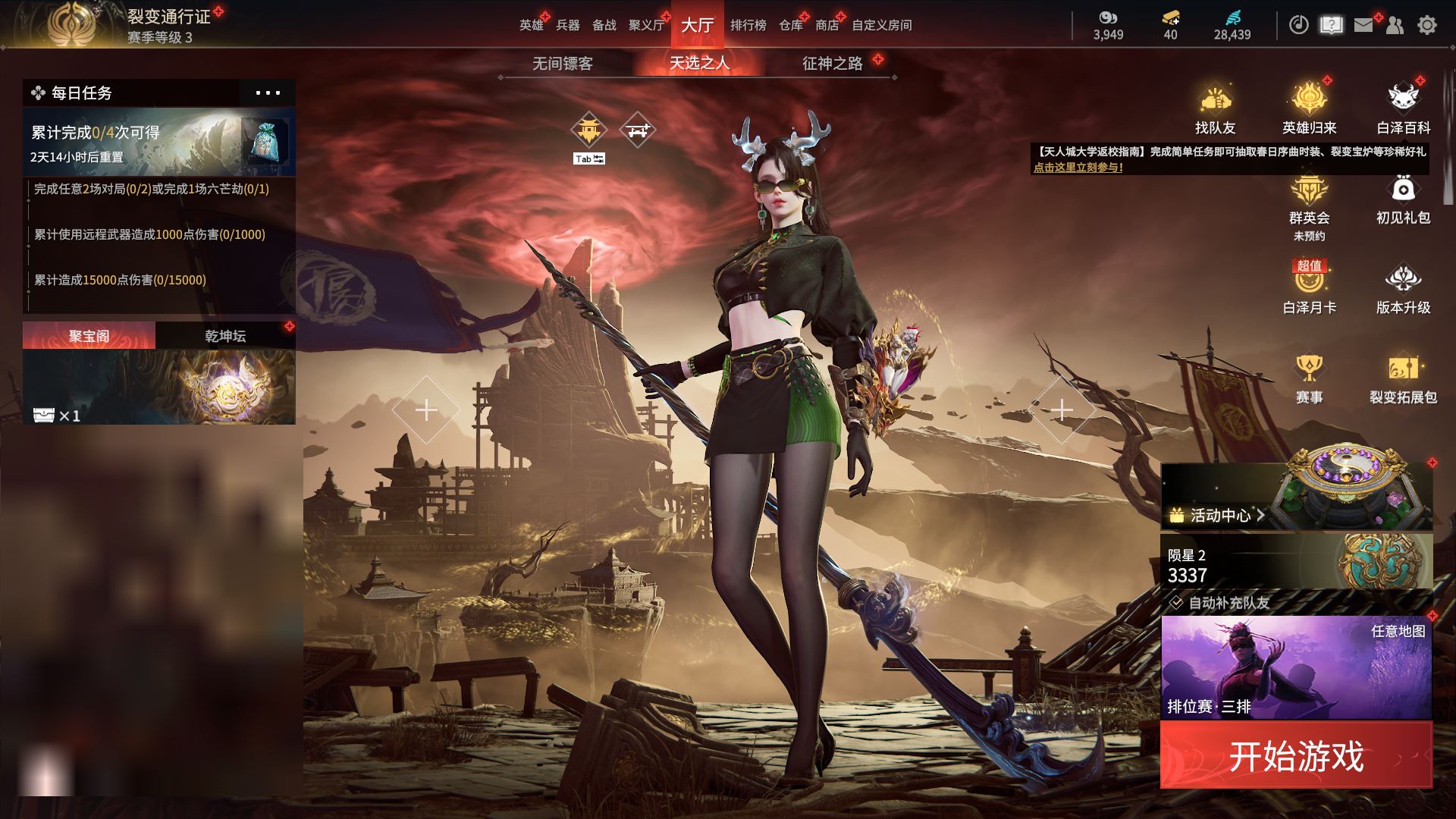
Task: Open the 裂变通行证 battle pass
Action: pos(168,17)
